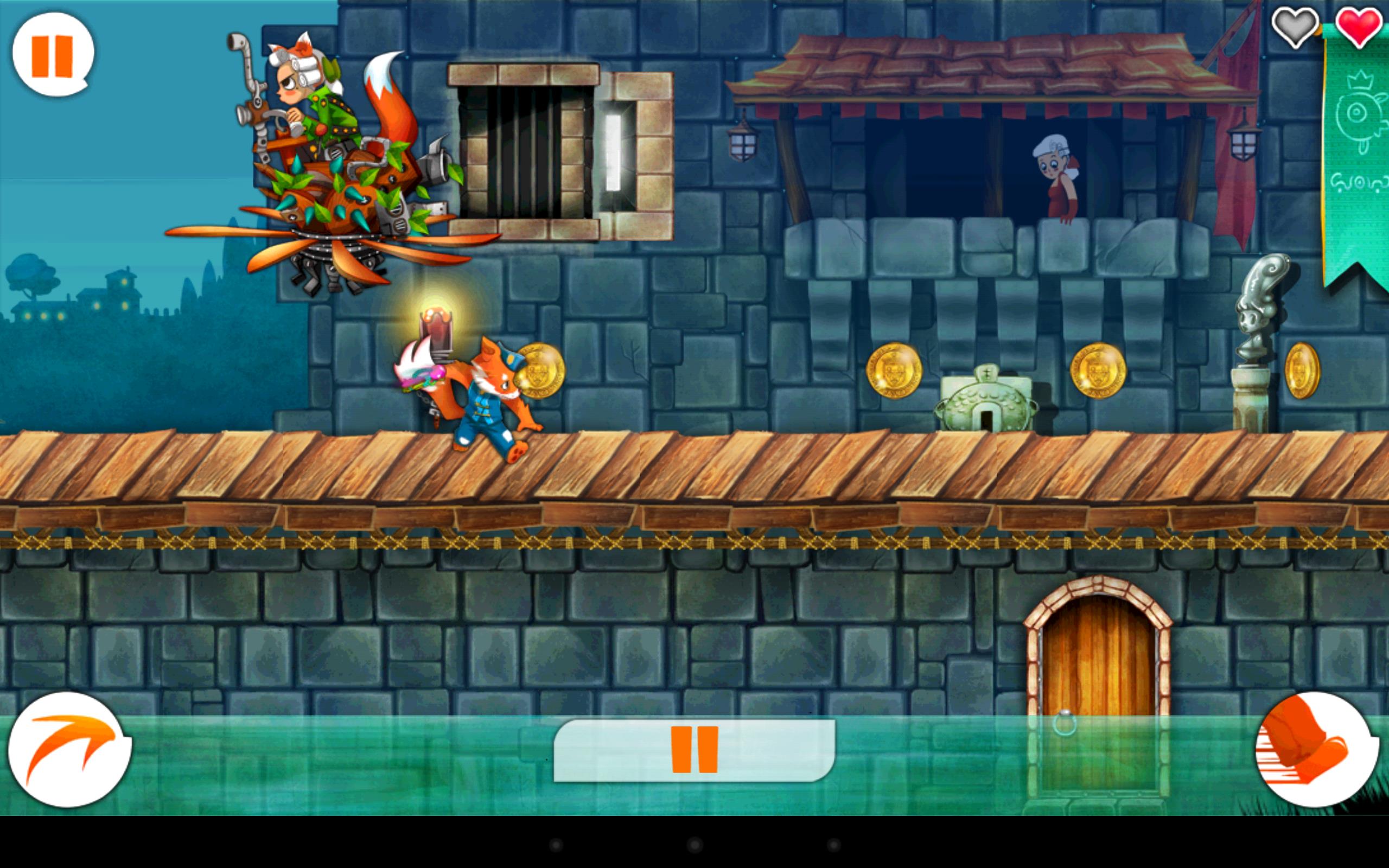Activate the orange swoosh jump button

pyautogui.click(x=69, y=749)
